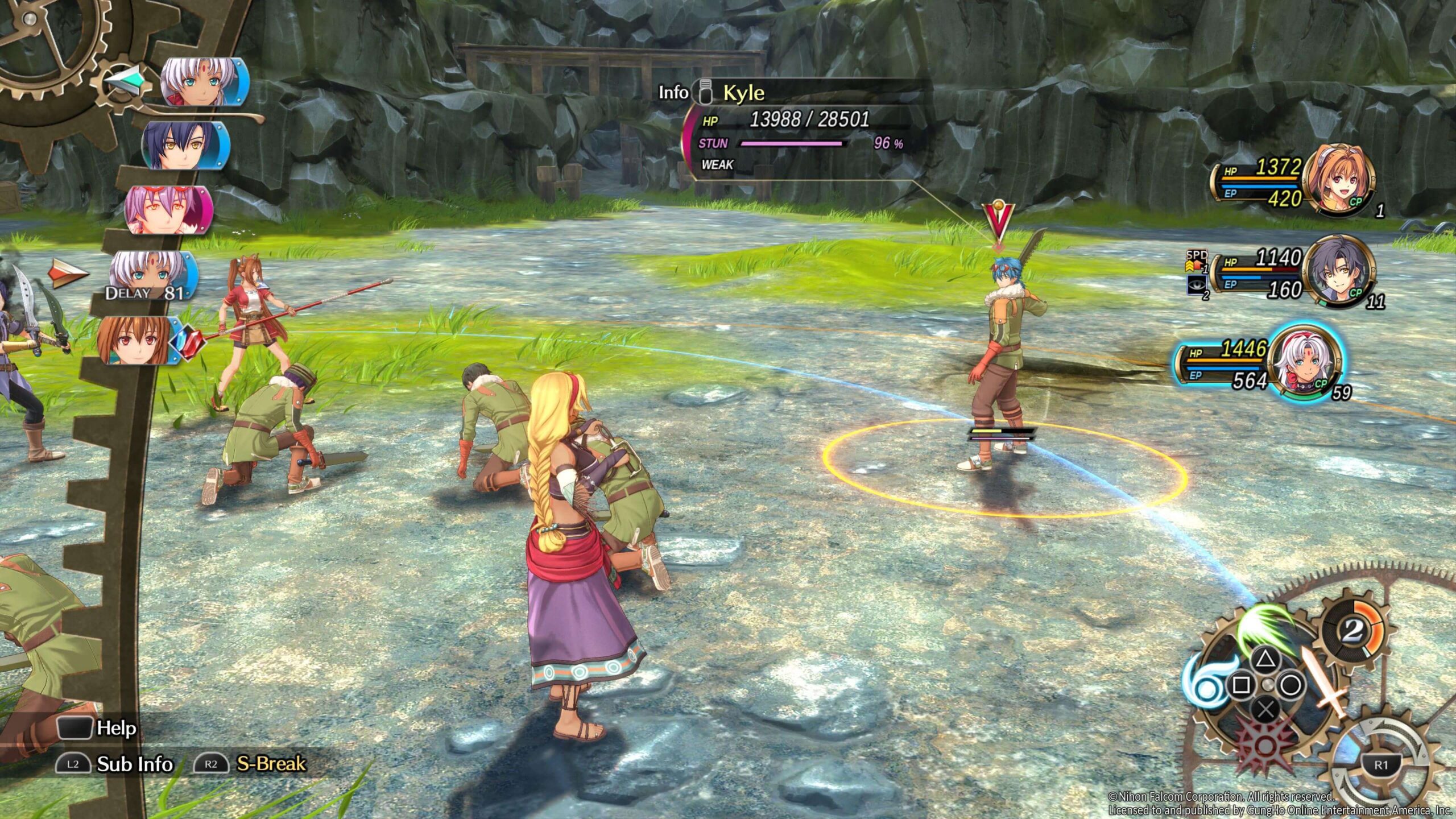Select the brown-haired turn portrait with crystal bonus
Viewport: 1456px width, 819px height.
coord(135,340)
